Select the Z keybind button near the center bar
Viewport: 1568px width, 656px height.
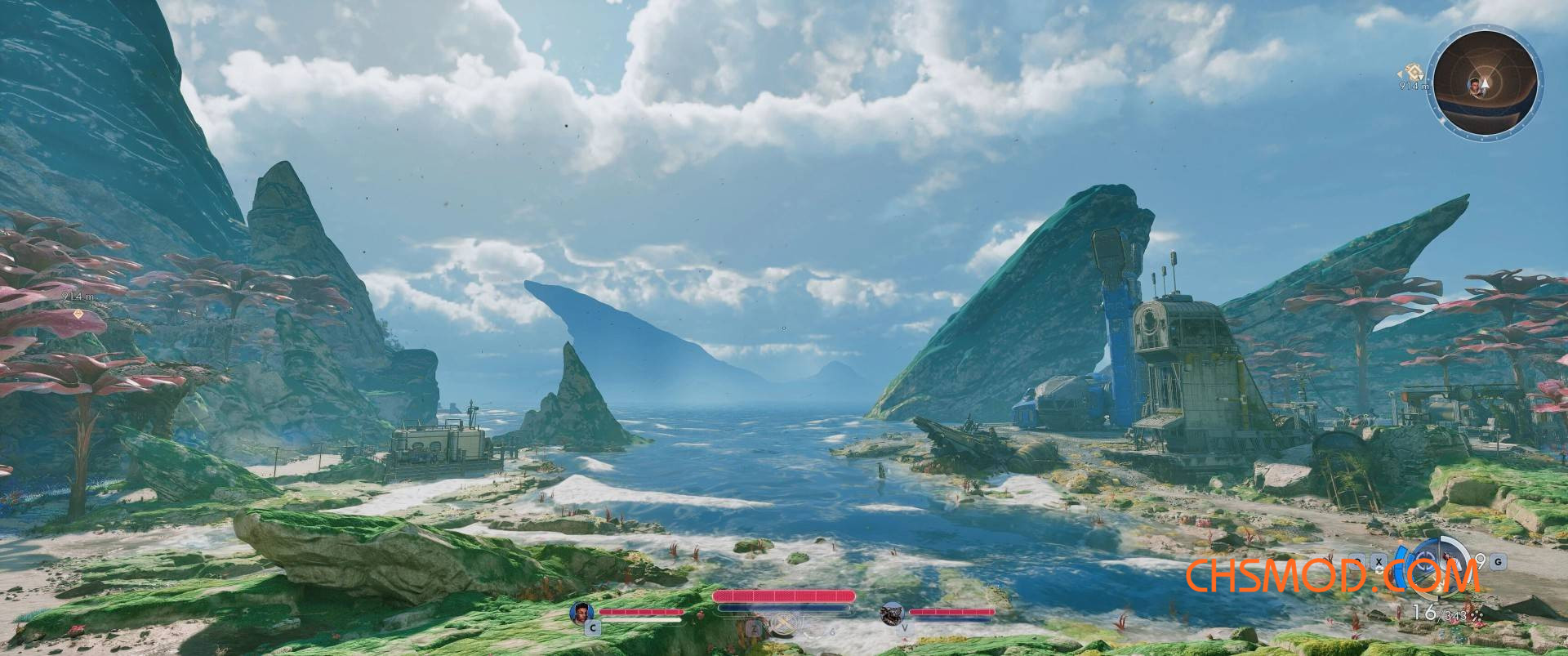pyautogui.click(x=755, y=631)
